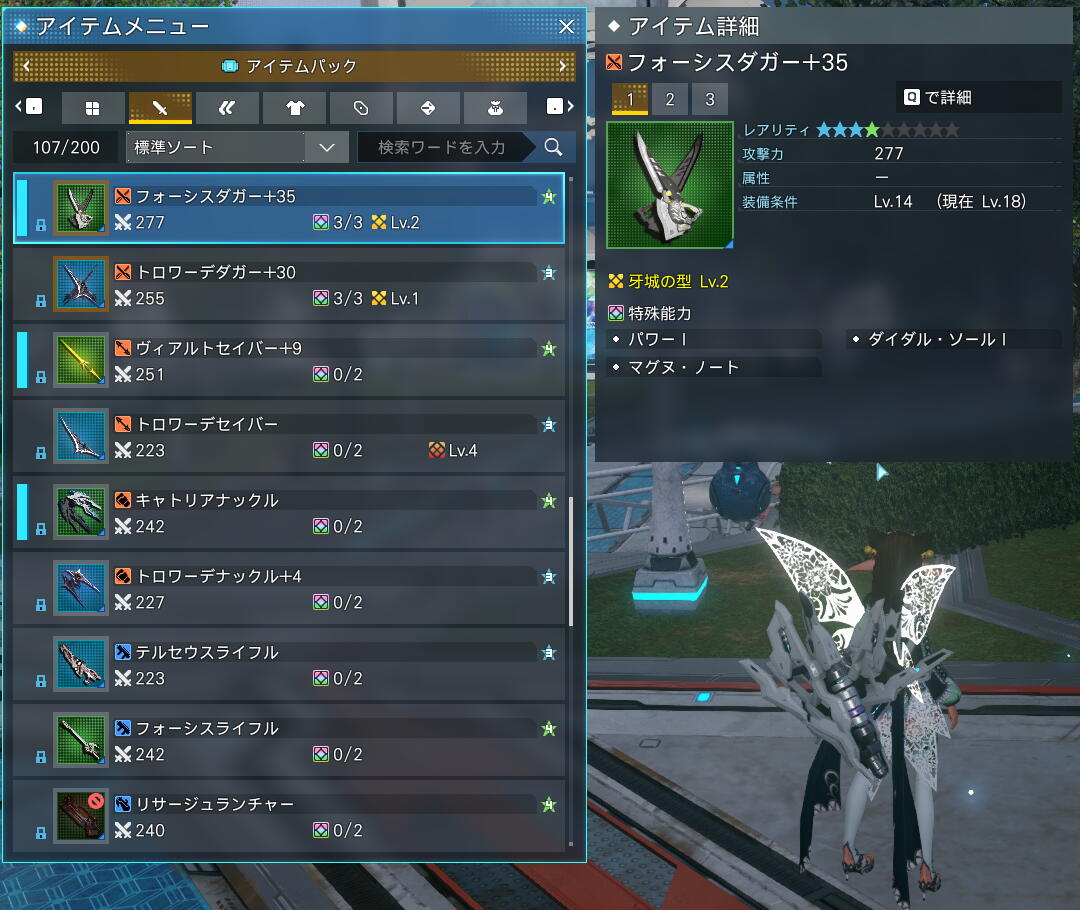This screenshot has width=1080, height=910.
Task: Go to next storage with right arrow on アイテムパック bar
Action: [x=563, y=67]
